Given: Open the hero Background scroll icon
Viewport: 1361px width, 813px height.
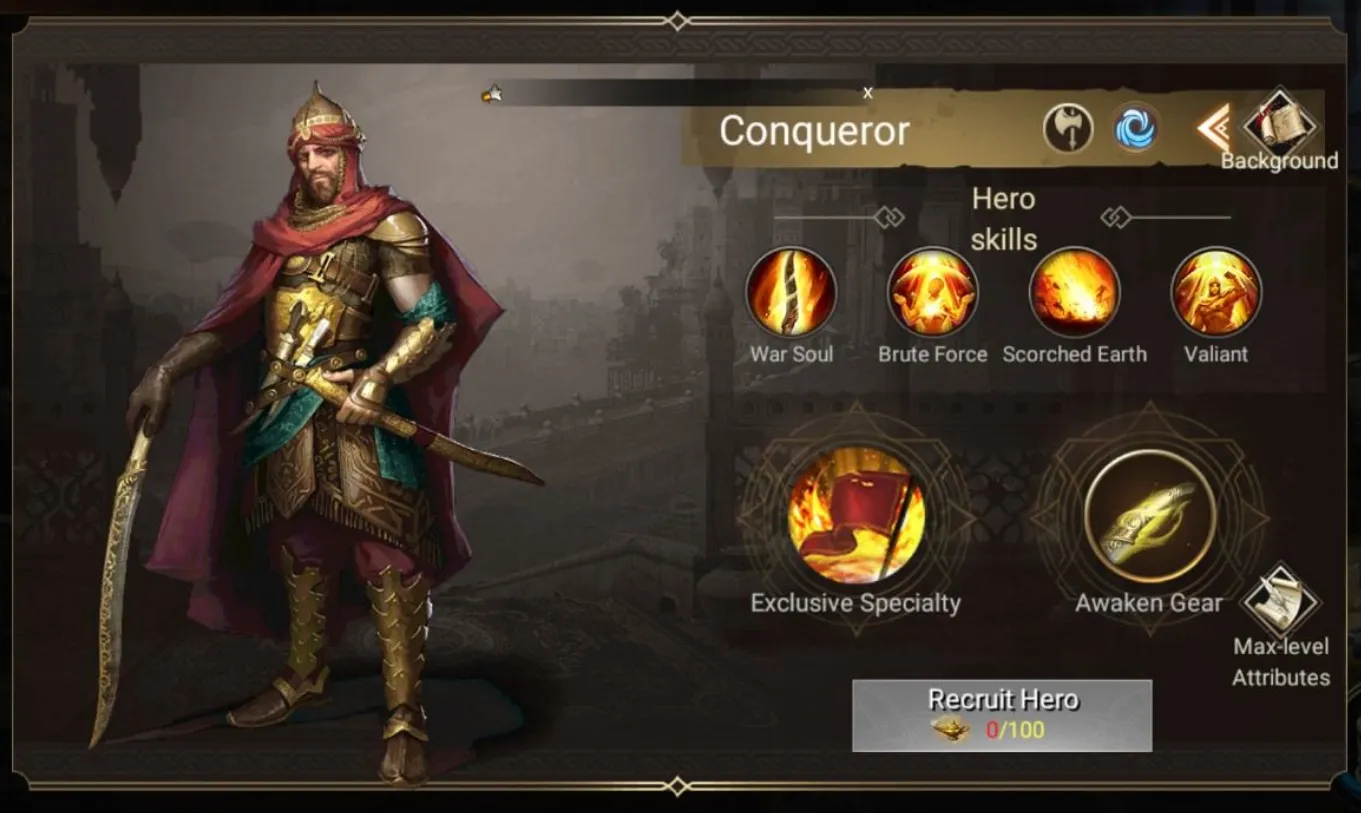Looking at the screenshot, I should [x=1282, y=125].
